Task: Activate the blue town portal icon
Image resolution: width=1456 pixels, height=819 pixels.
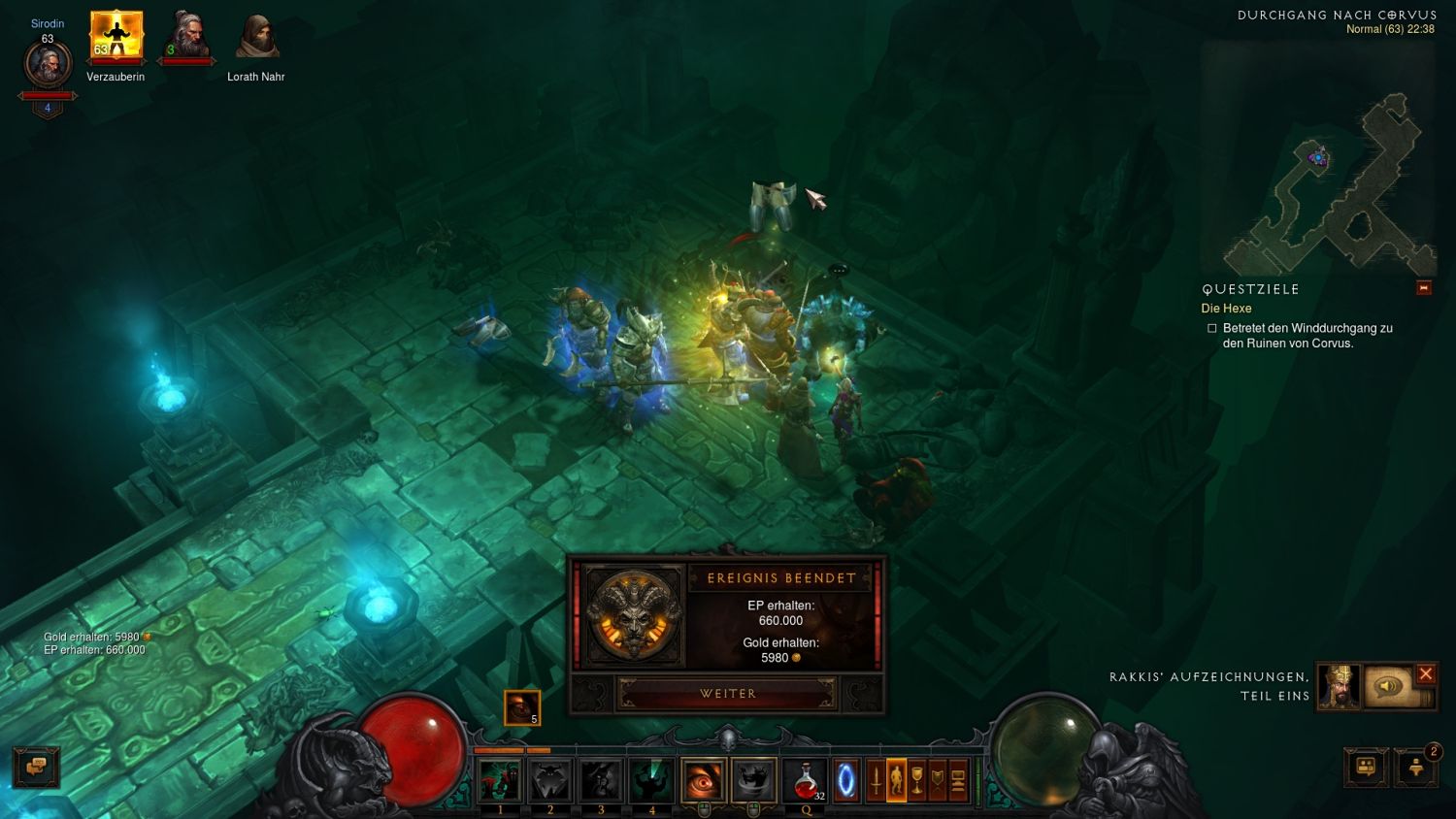Action: pyautogui.click(x=846, y=780)
